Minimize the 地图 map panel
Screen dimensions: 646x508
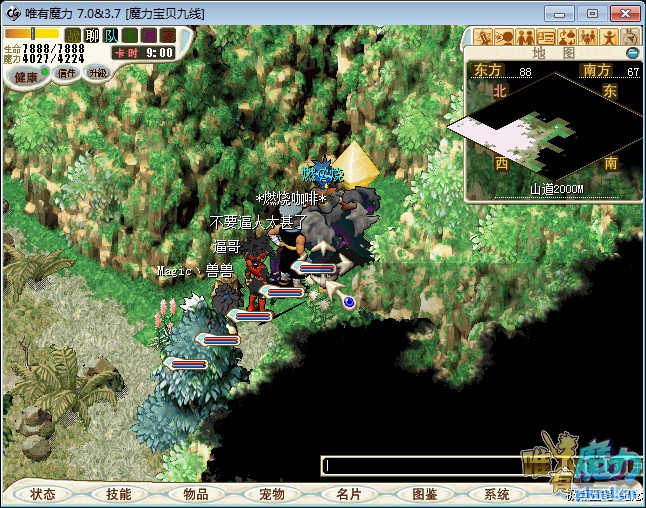632,53
